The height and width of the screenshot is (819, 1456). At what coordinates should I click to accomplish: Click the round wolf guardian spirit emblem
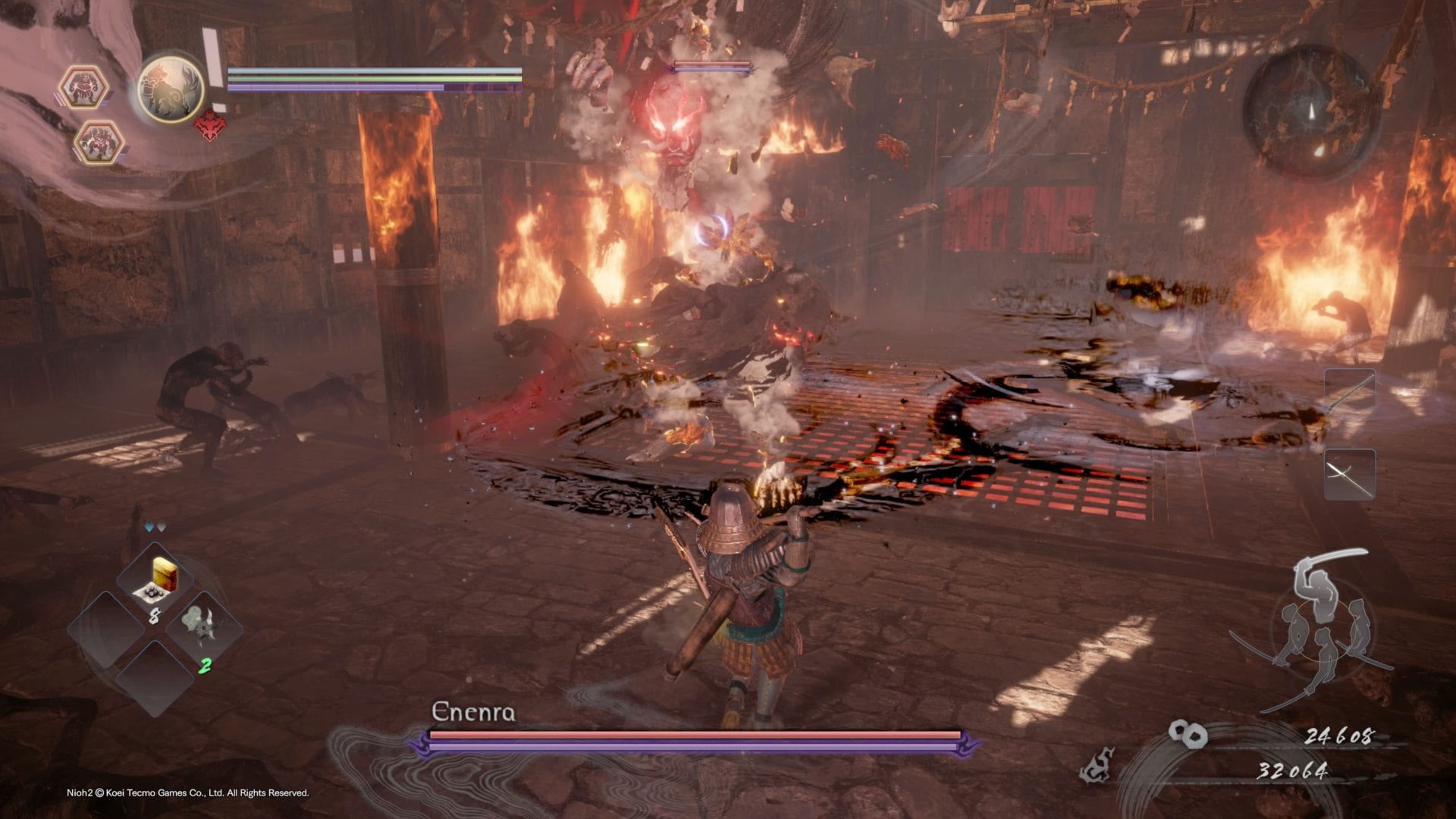click(x=171, y=88)
